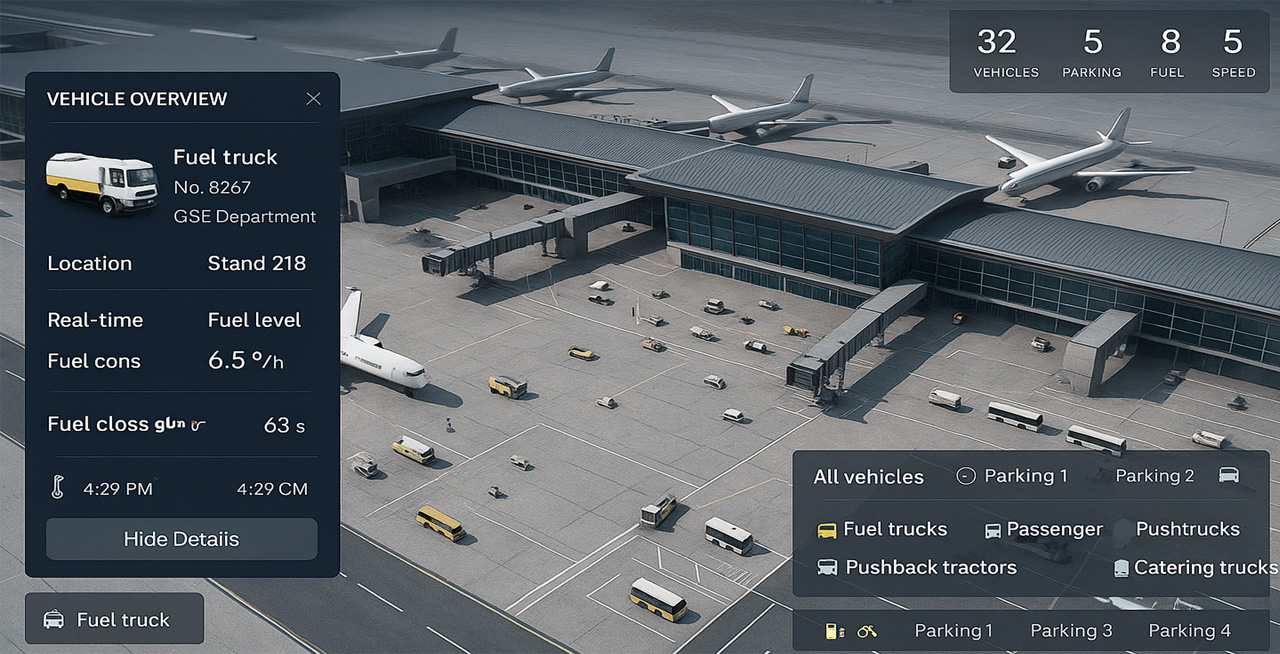
Task: Toggle the Passenger vehicle filter
Action: 1043,529
